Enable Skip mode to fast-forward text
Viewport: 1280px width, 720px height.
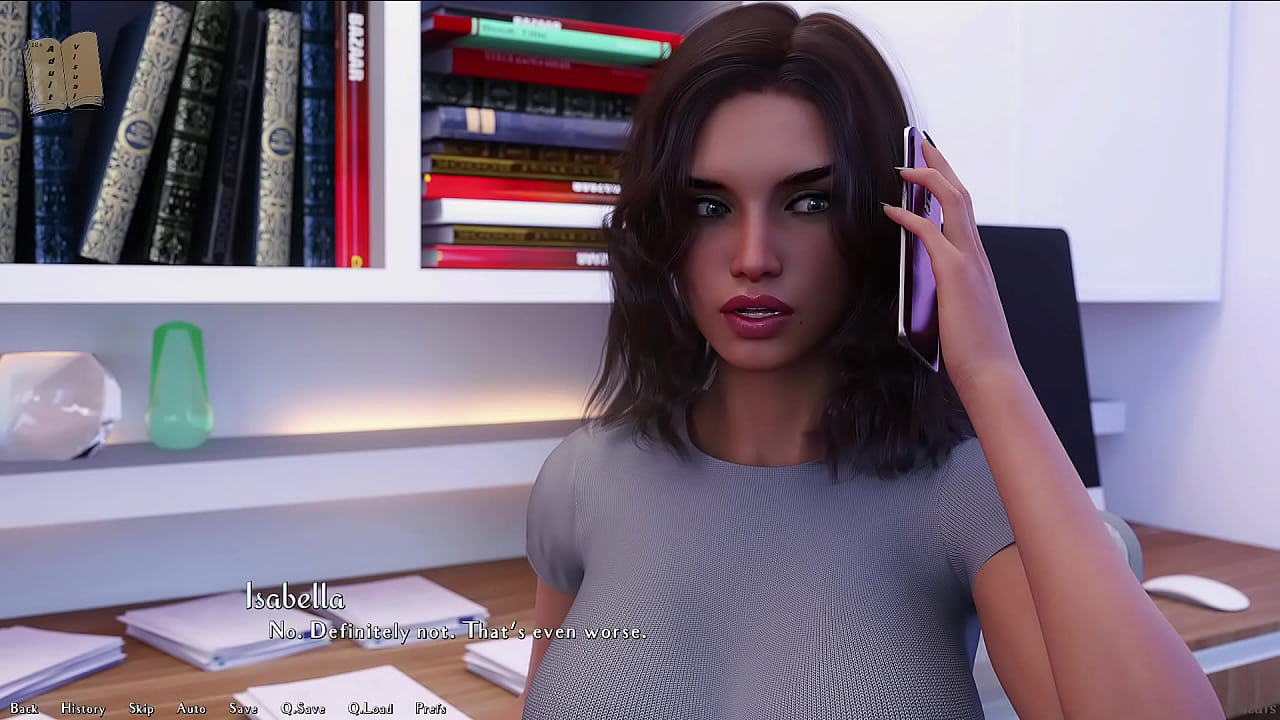(x=140, y=708)
